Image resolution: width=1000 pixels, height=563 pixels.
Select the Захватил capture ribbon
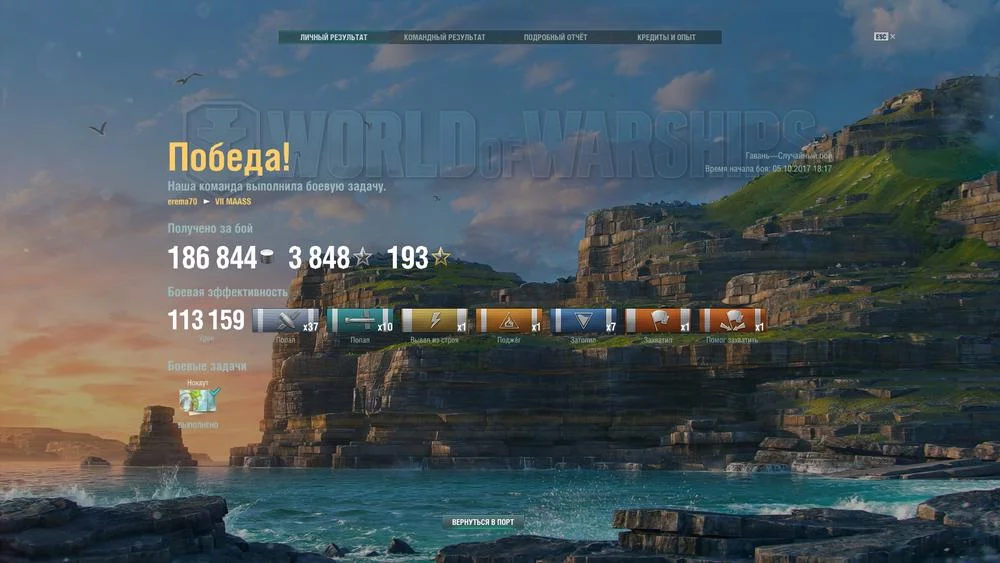coord(658,321)
